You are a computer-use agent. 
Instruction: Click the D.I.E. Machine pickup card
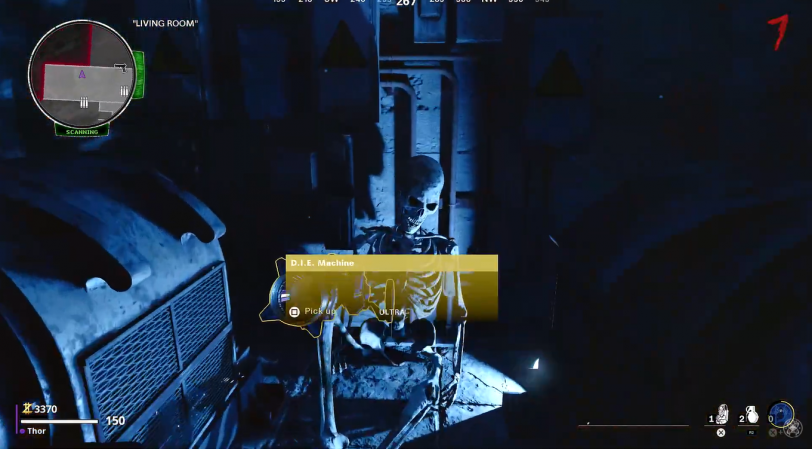click(x=391, y=288)
